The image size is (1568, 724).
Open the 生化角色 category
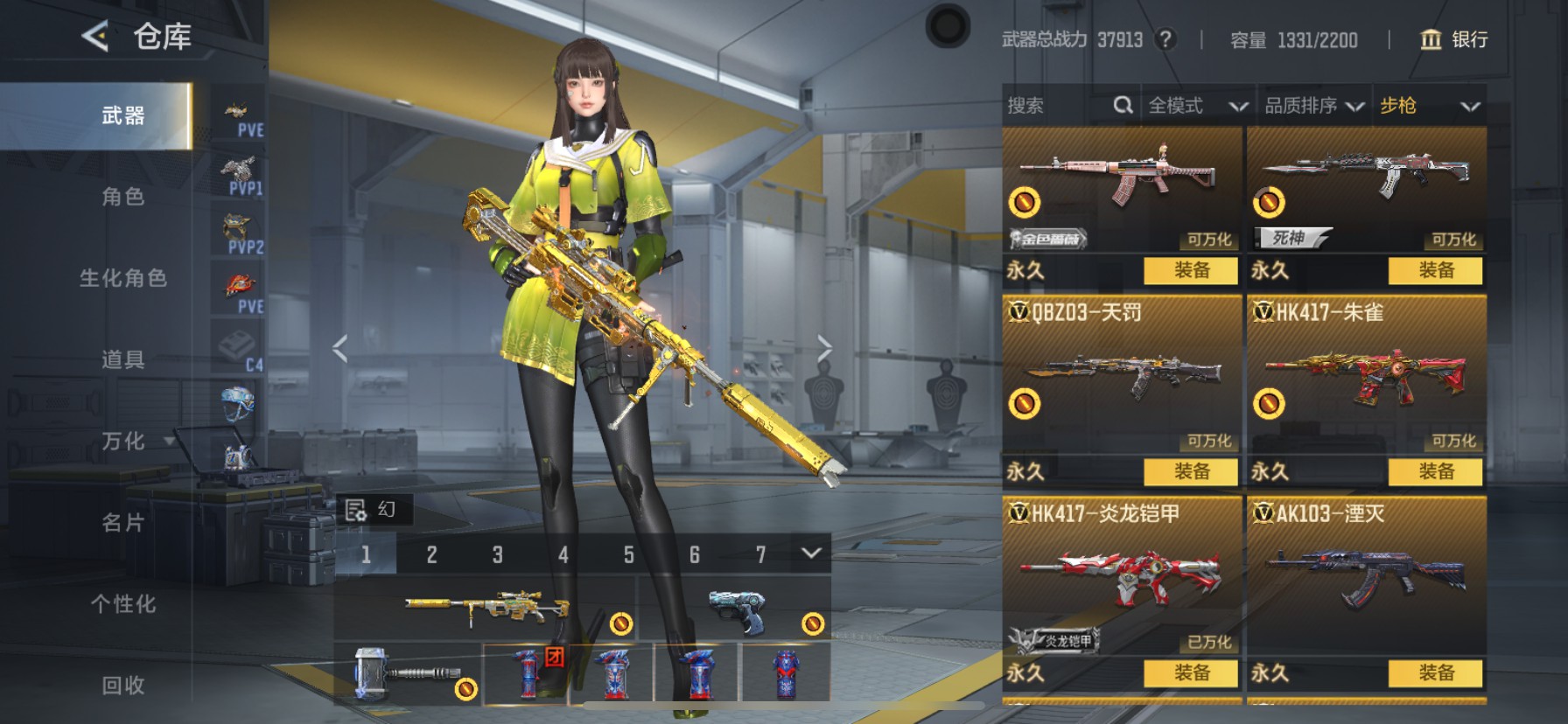click(122, 278)
